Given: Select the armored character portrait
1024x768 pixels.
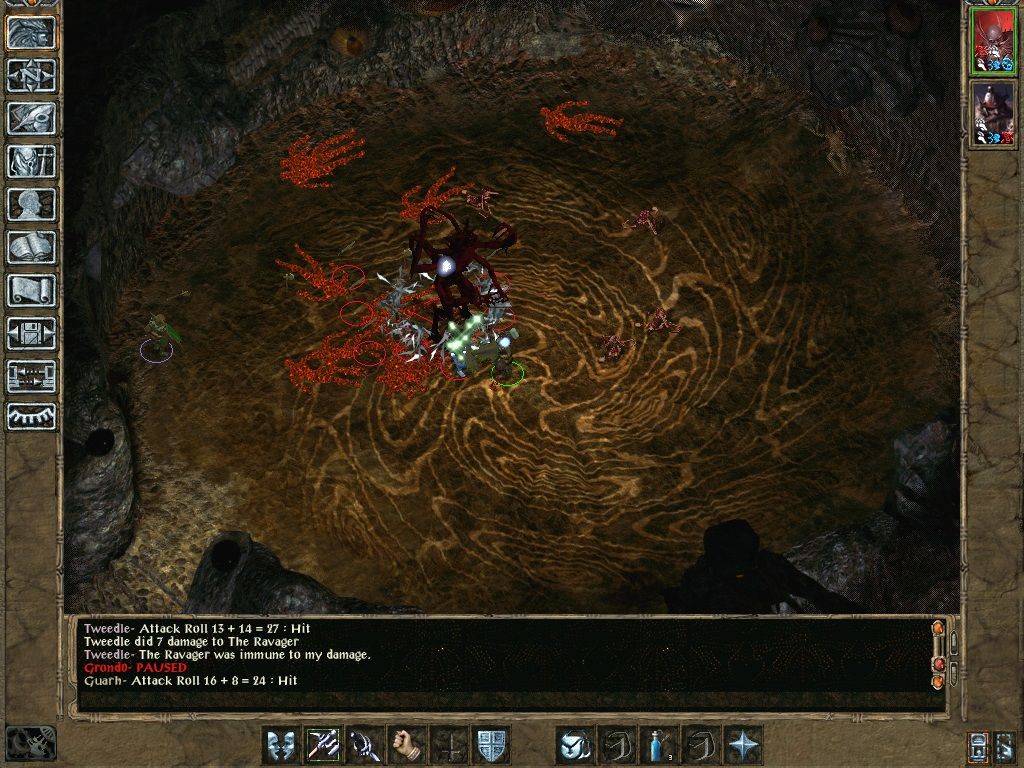Looking at the screenshot, I should [994, 114].
